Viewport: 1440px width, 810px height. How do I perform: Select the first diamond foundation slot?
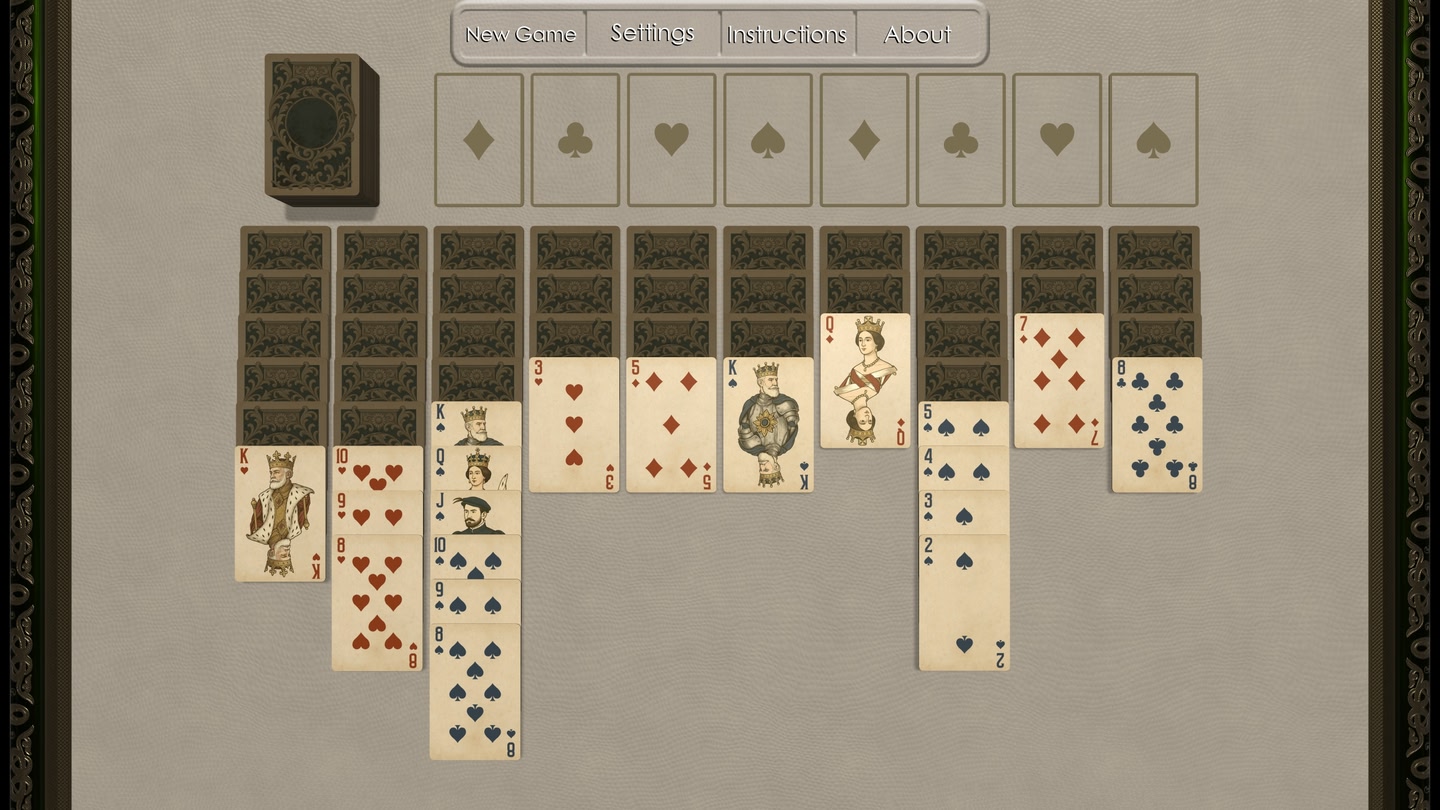478,137
